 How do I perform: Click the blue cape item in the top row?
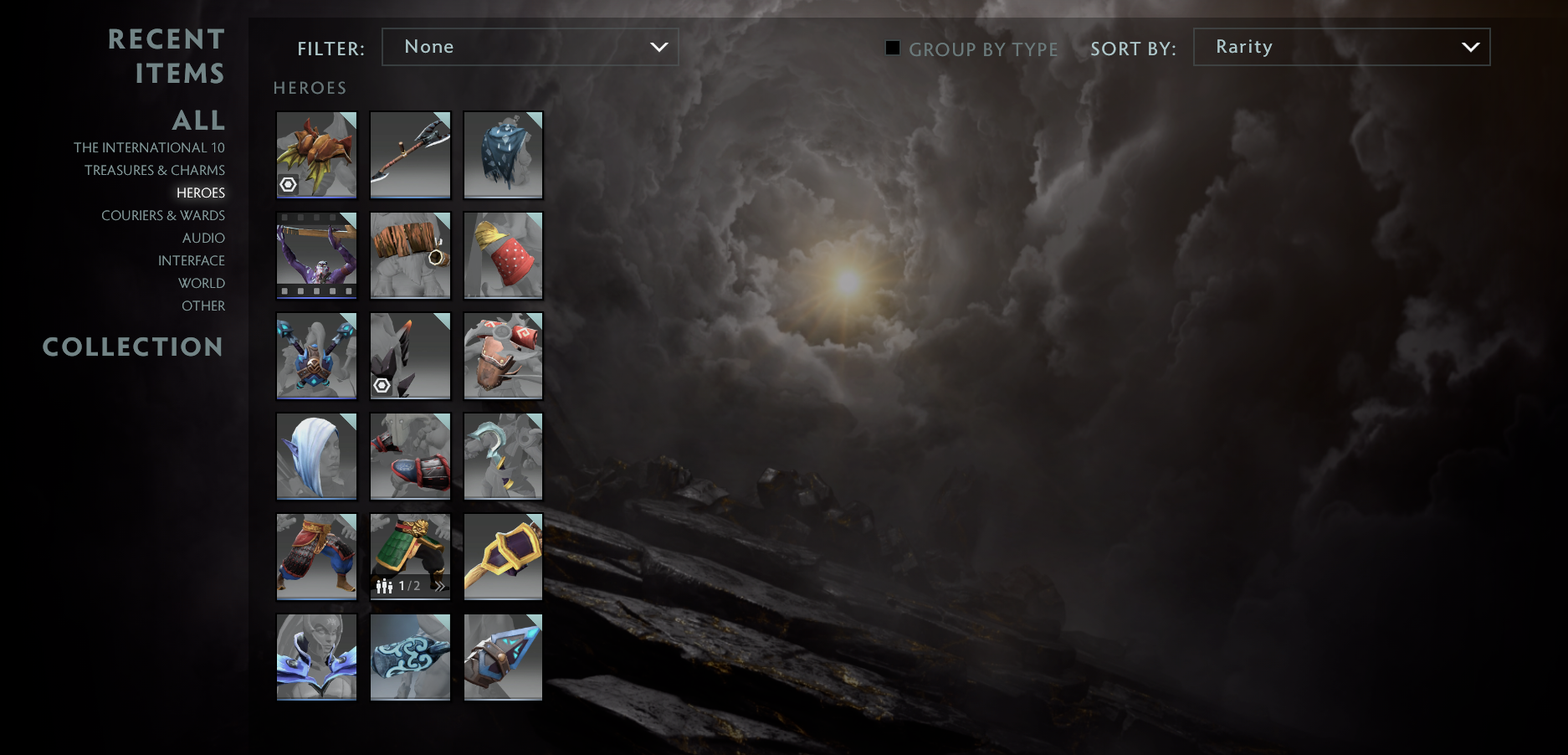pyautogui.click(x=503, y=155)
